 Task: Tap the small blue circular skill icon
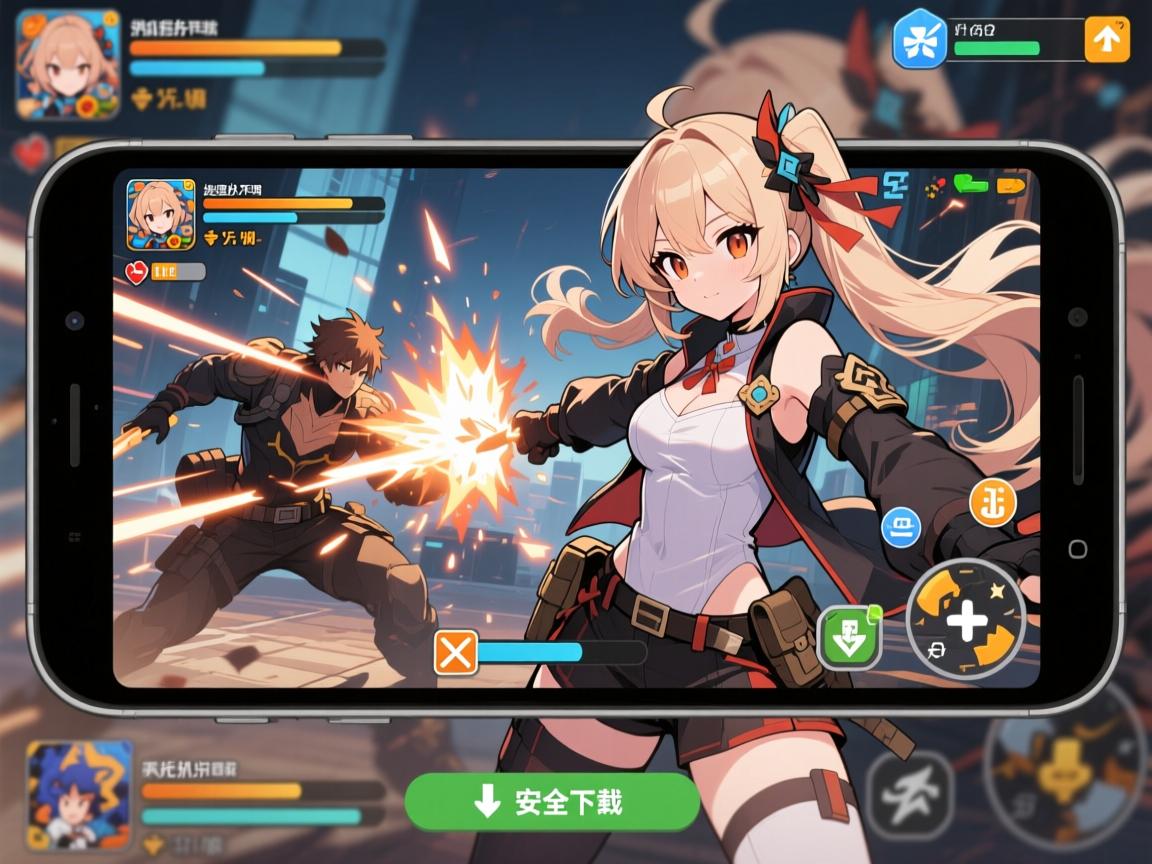click(900, 527)
